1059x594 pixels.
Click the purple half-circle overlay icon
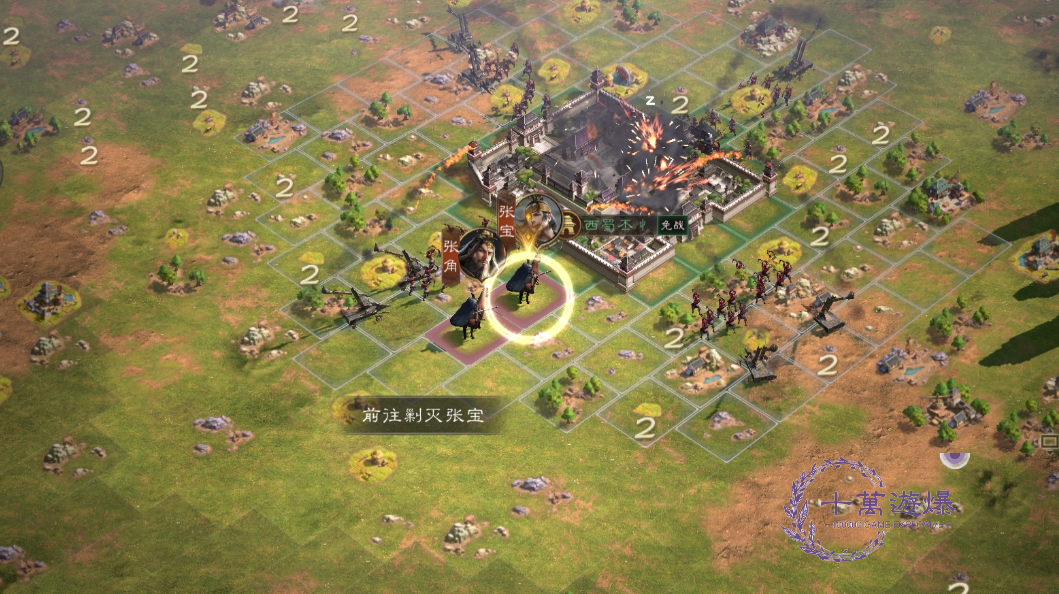tap(955, 459)
